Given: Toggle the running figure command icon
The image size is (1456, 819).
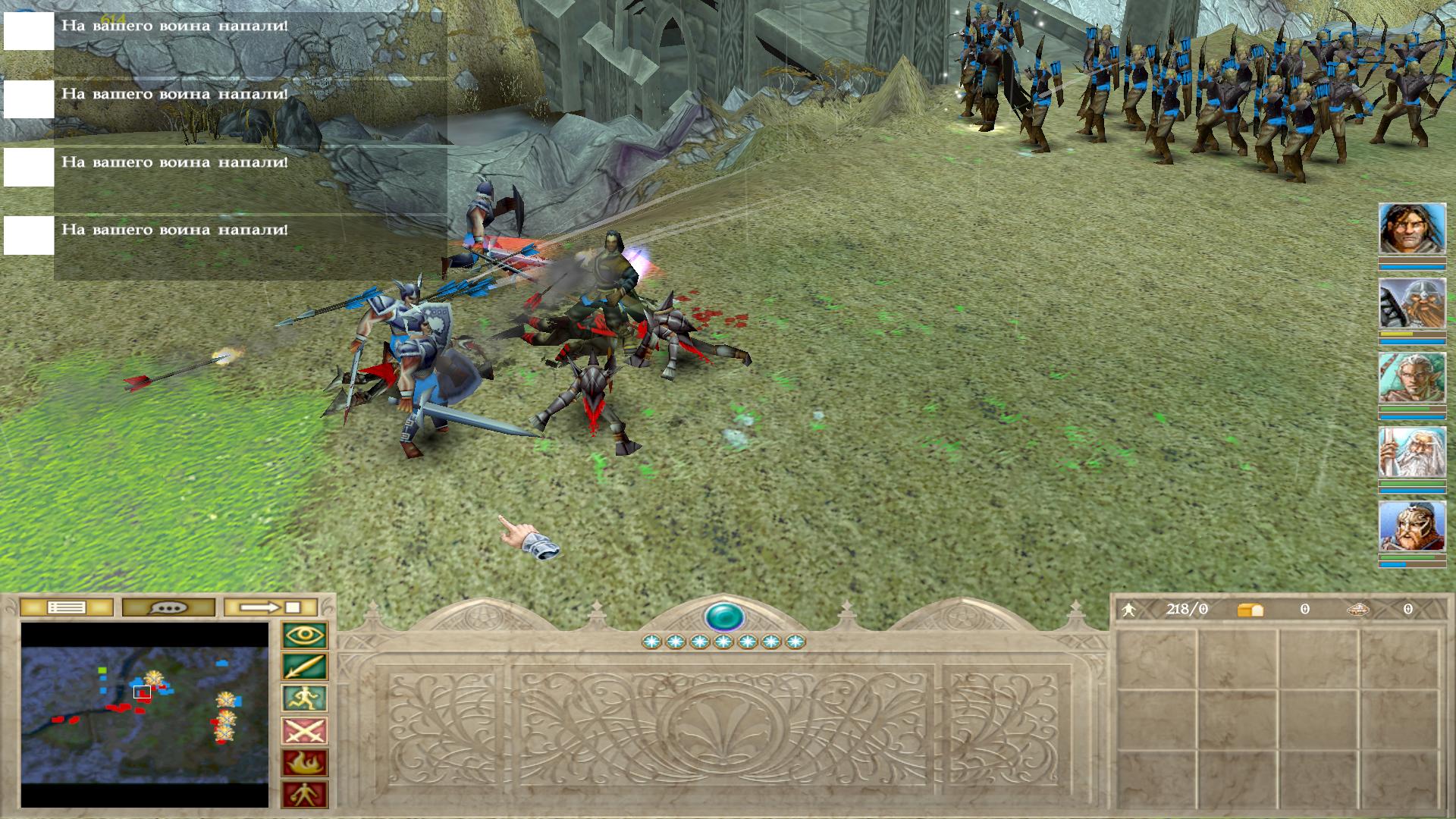Looking at the screenshot, I should (x=305, y=699).
